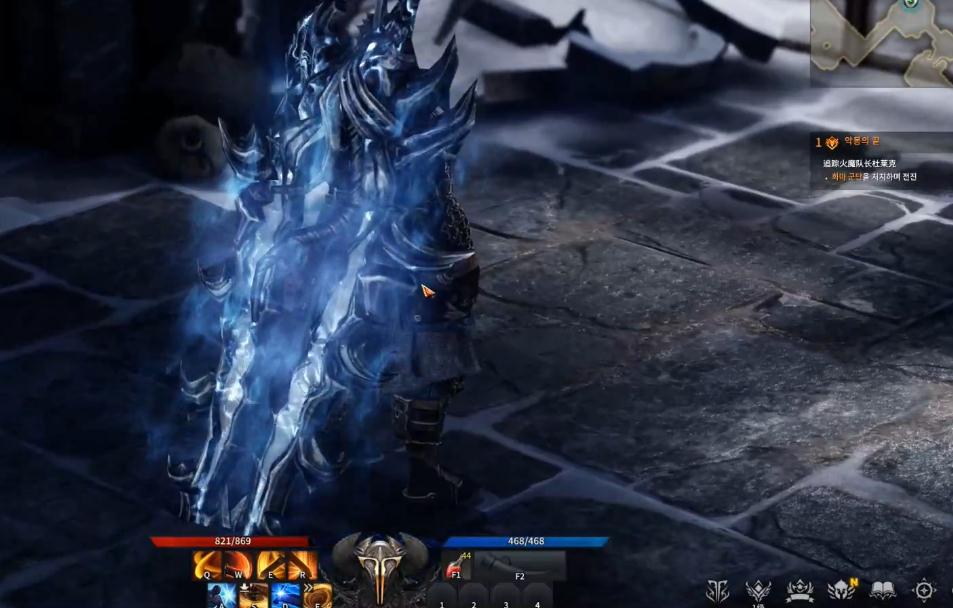
Task: Activate the blue A skill icon
Action: (222, 596)
